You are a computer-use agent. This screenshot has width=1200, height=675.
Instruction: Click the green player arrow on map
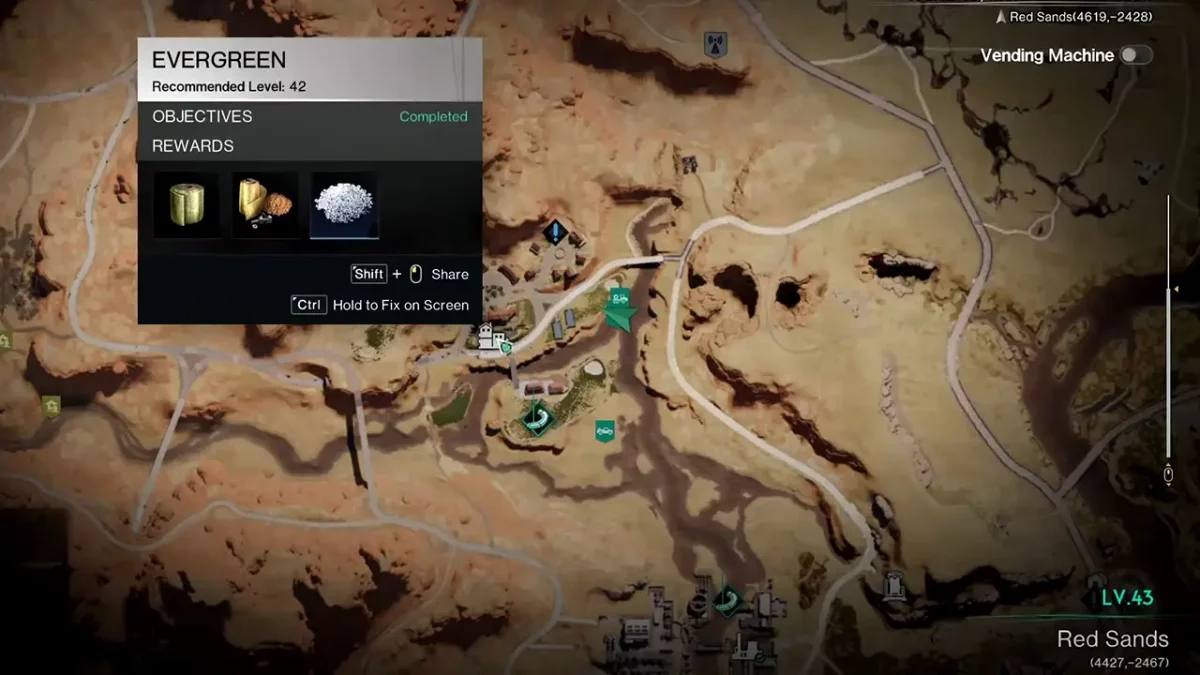tap(620, 318)
